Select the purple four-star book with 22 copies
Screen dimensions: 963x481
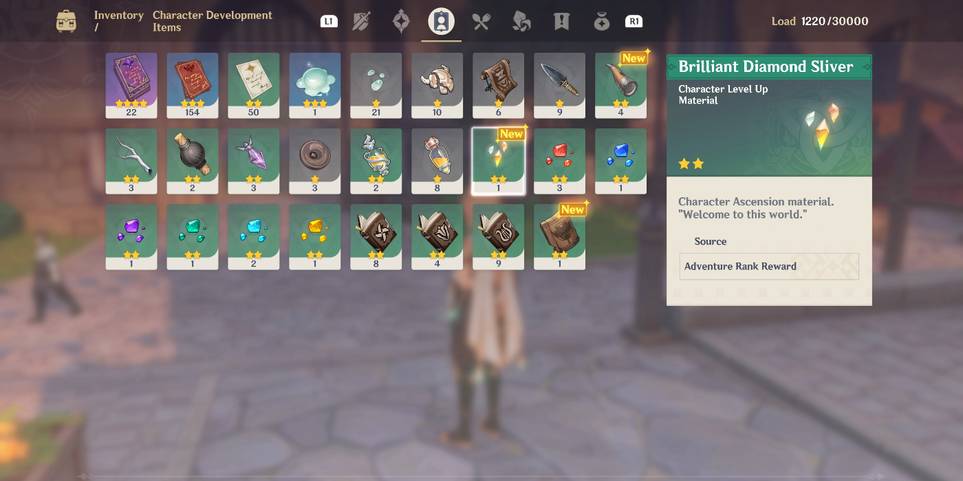coord(131,85)
